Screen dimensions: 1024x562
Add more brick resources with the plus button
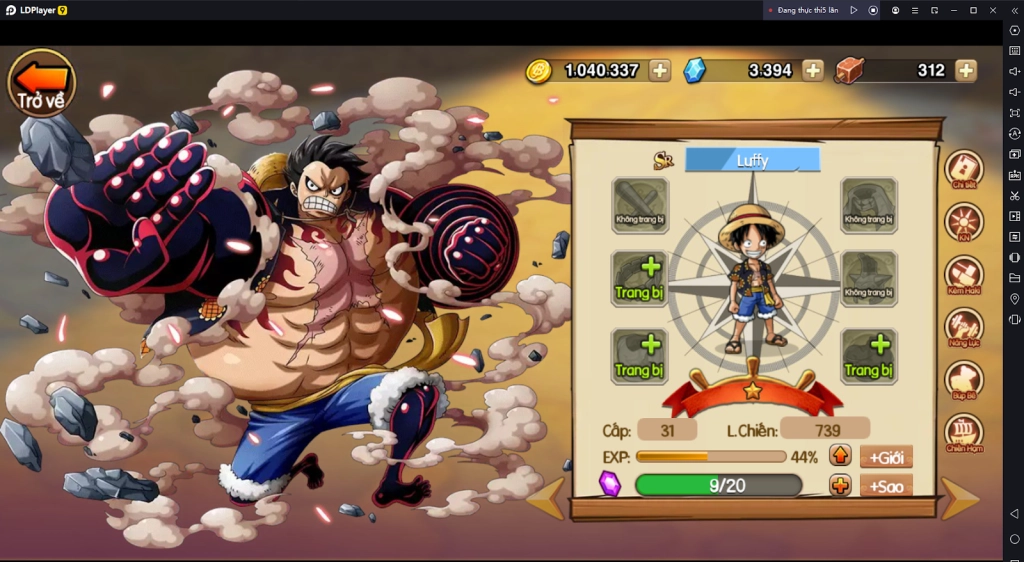(966, 70)
